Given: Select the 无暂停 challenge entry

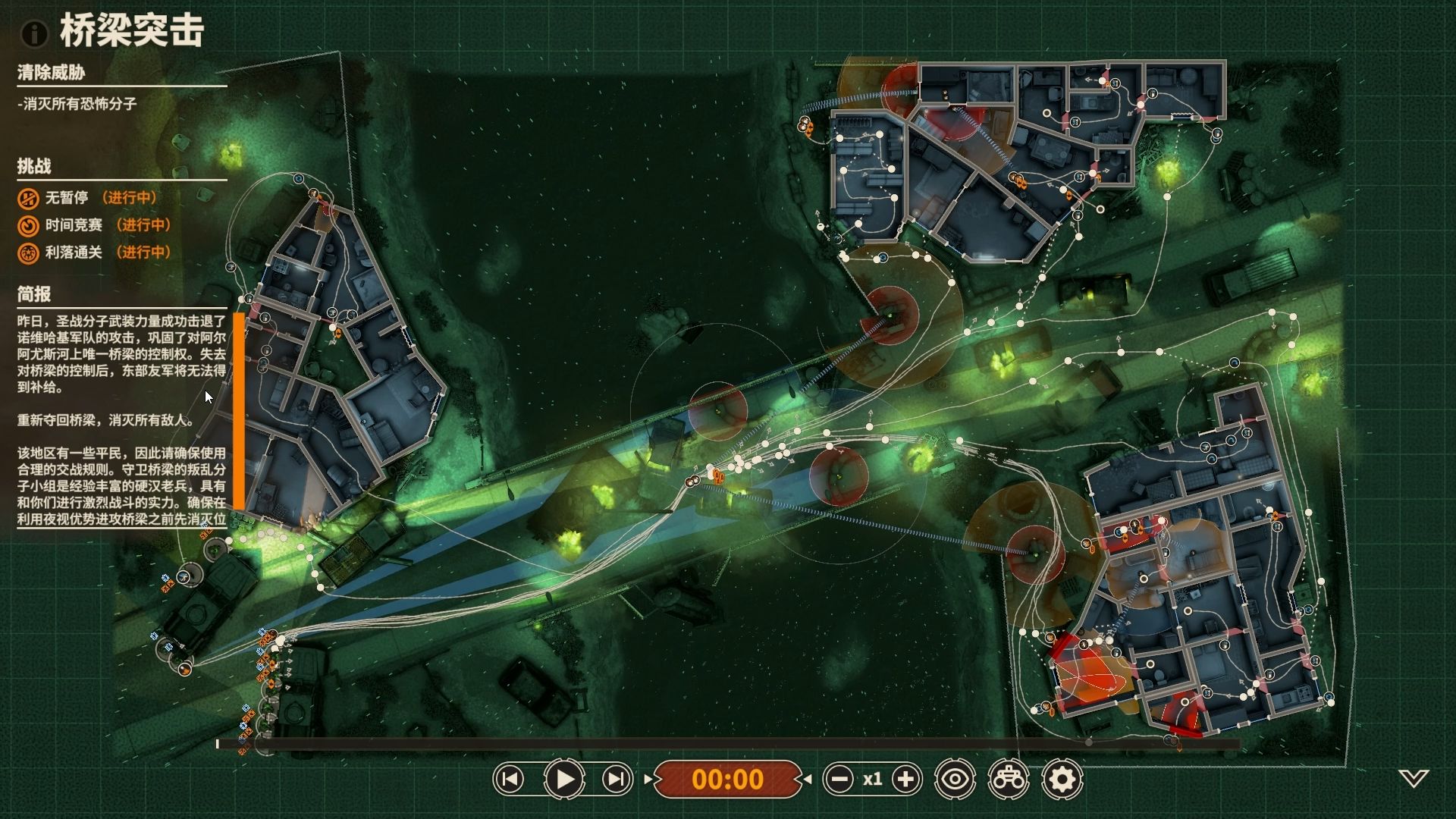Looking at the screenshot, I should point(67,198).
